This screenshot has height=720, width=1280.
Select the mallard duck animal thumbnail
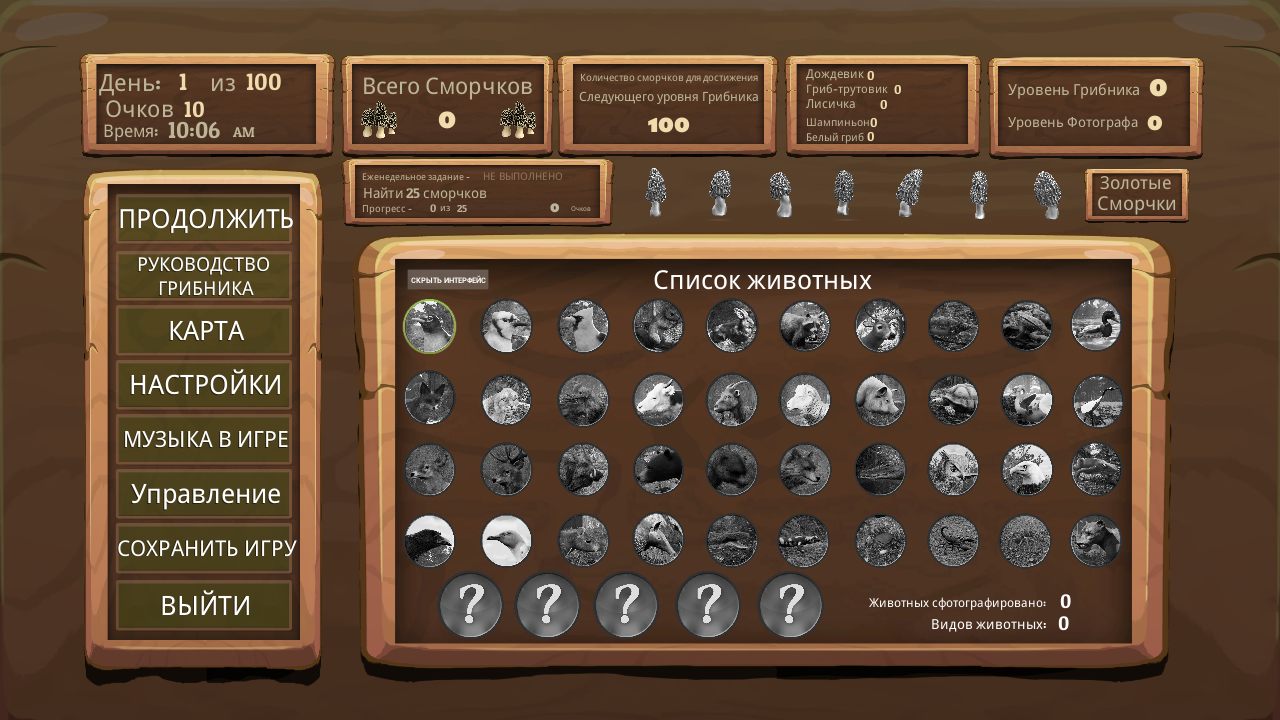[1096, 326]
